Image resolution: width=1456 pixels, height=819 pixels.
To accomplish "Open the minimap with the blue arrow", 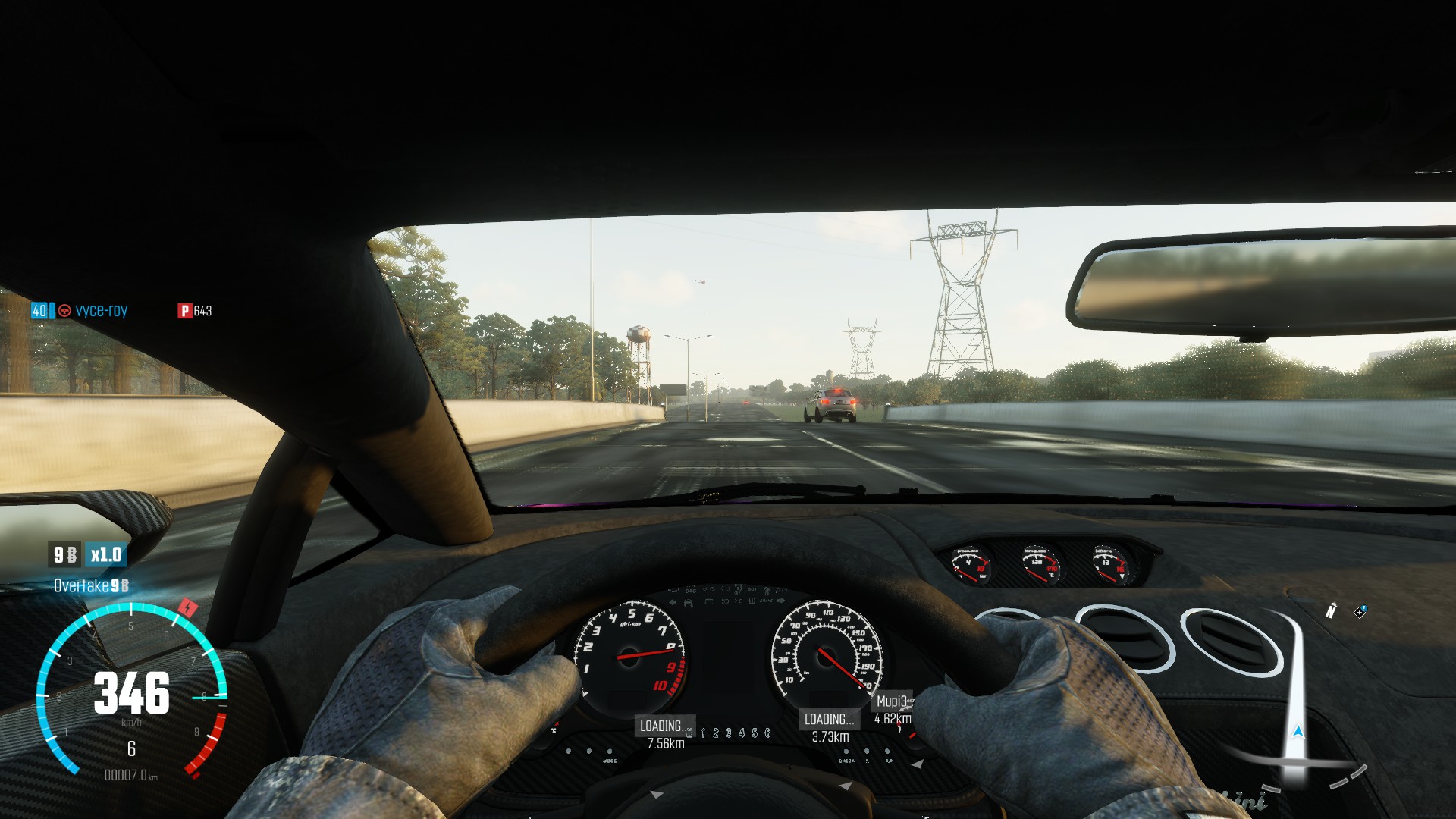I will (x=1298, y=733).
